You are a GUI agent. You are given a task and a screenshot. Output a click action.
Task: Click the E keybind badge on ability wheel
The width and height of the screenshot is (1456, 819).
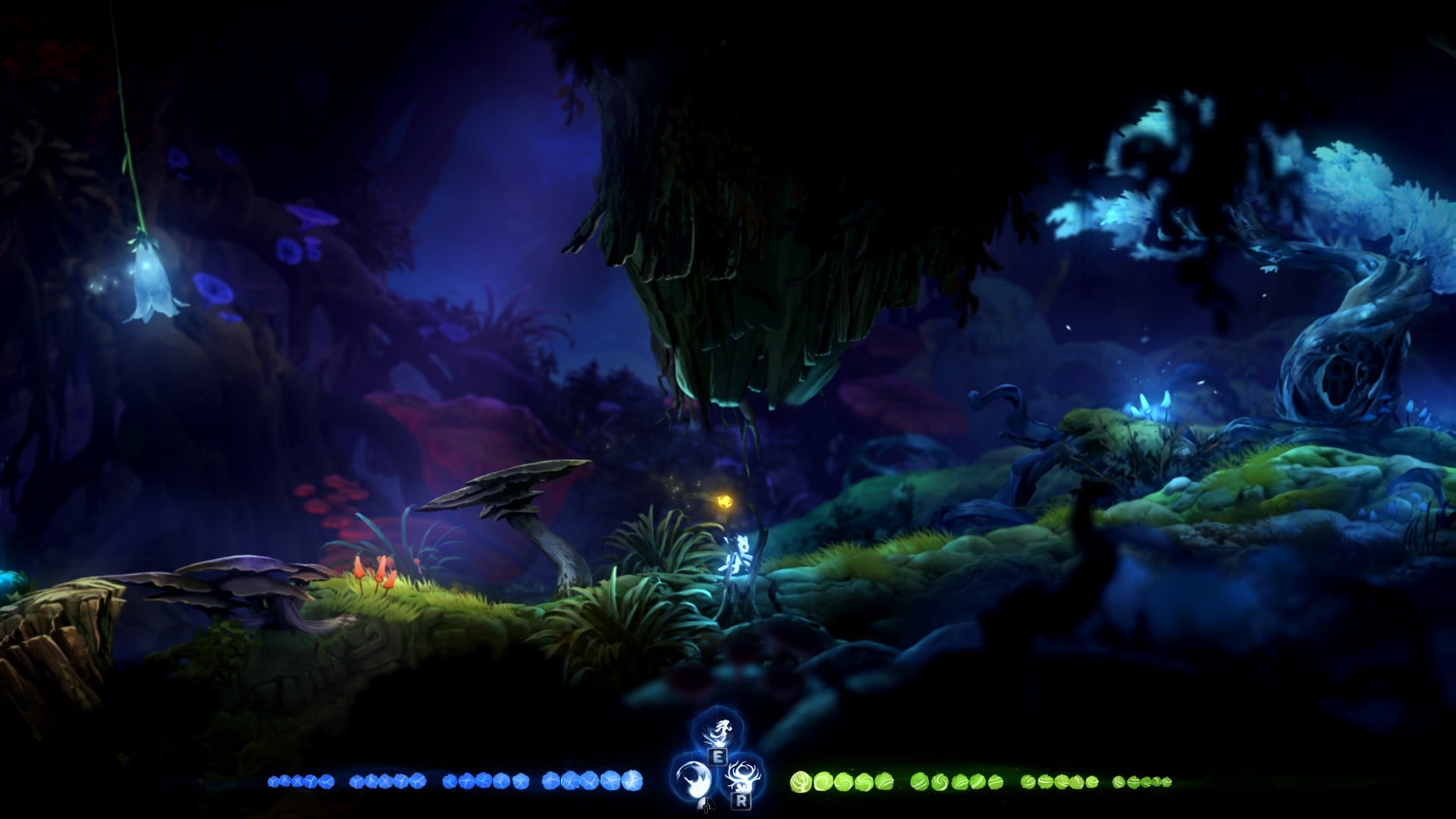coord(717,756)
